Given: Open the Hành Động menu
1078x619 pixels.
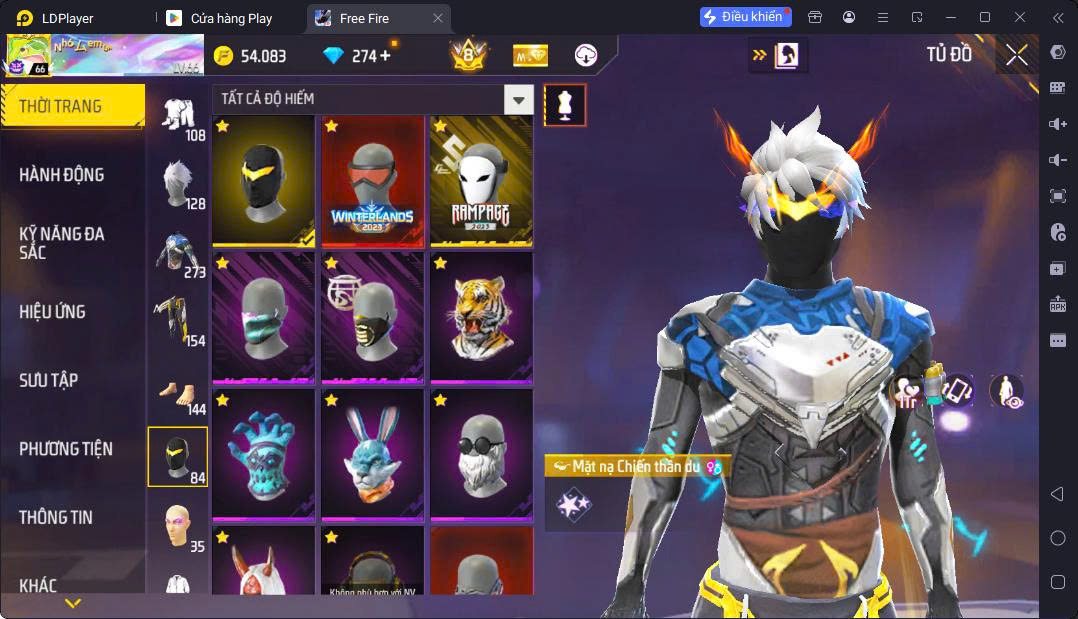Looking at the screenshot, I should (62, 175).
